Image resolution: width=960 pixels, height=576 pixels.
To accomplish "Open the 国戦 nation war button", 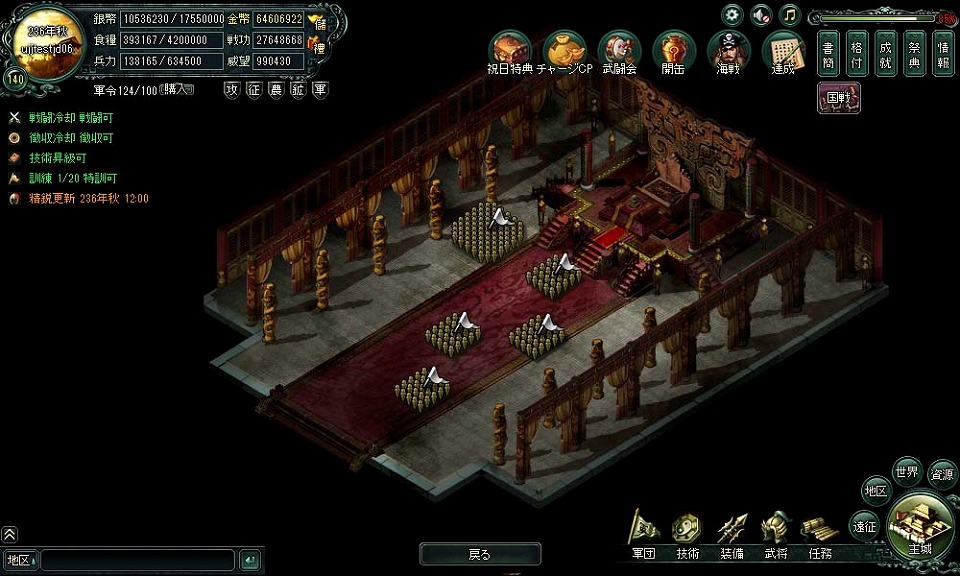I will (x=838, y=98).
